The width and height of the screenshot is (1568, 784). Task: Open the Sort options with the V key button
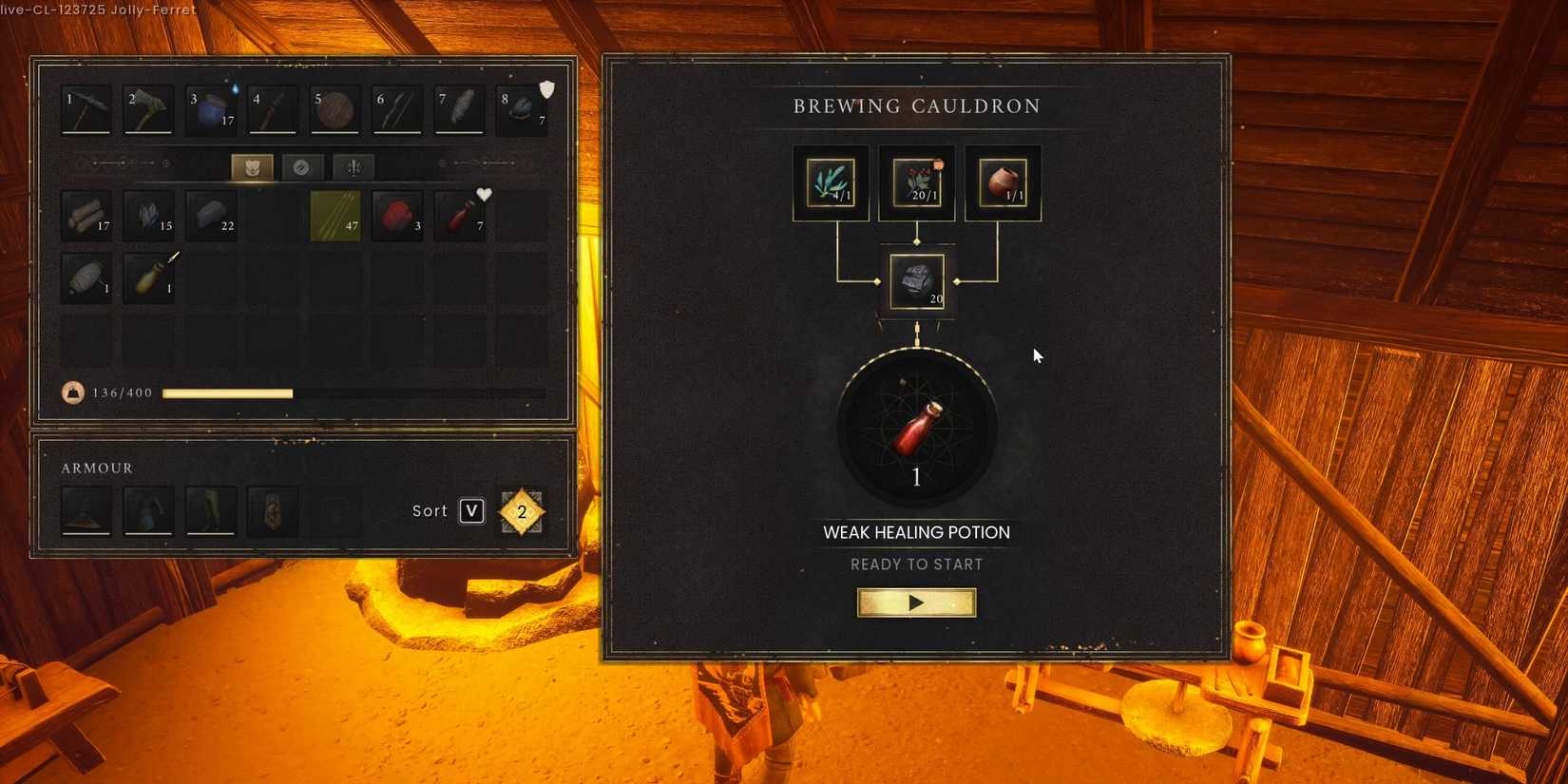[471, 510]
